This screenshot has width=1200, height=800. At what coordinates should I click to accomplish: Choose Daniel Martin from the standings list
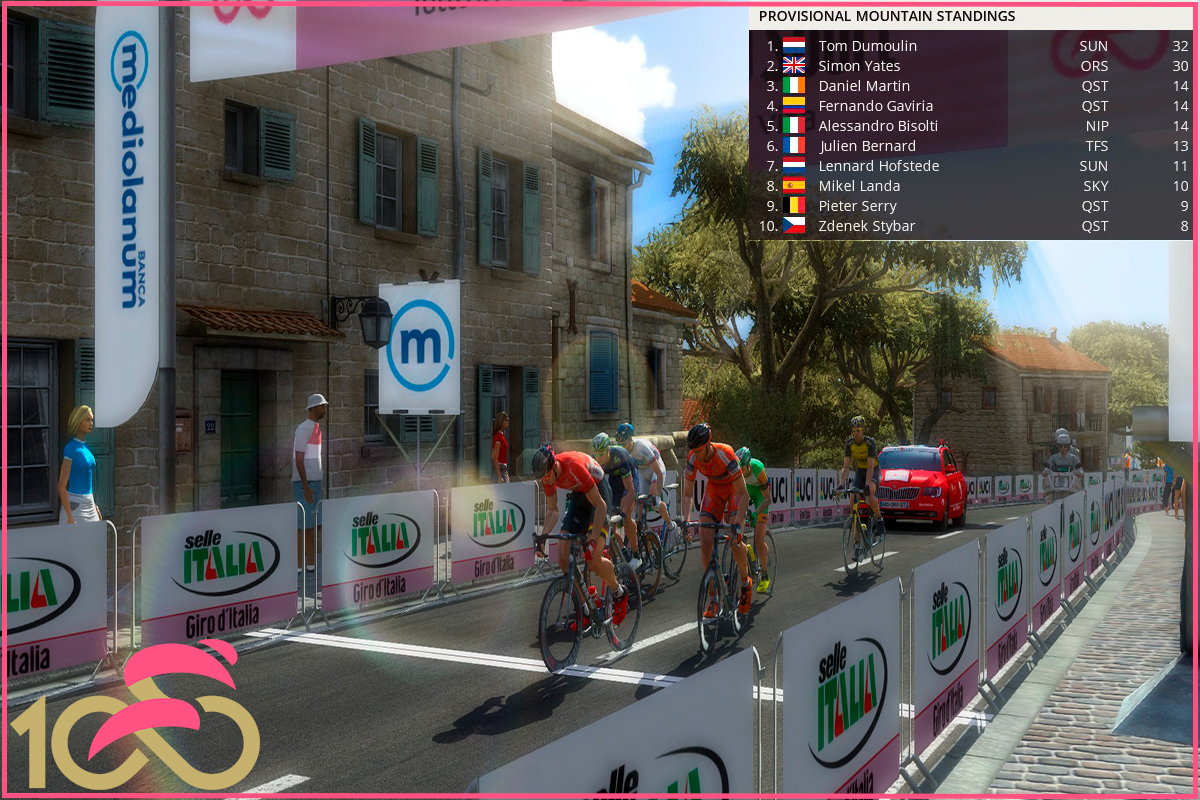click(x=864, y=86)
